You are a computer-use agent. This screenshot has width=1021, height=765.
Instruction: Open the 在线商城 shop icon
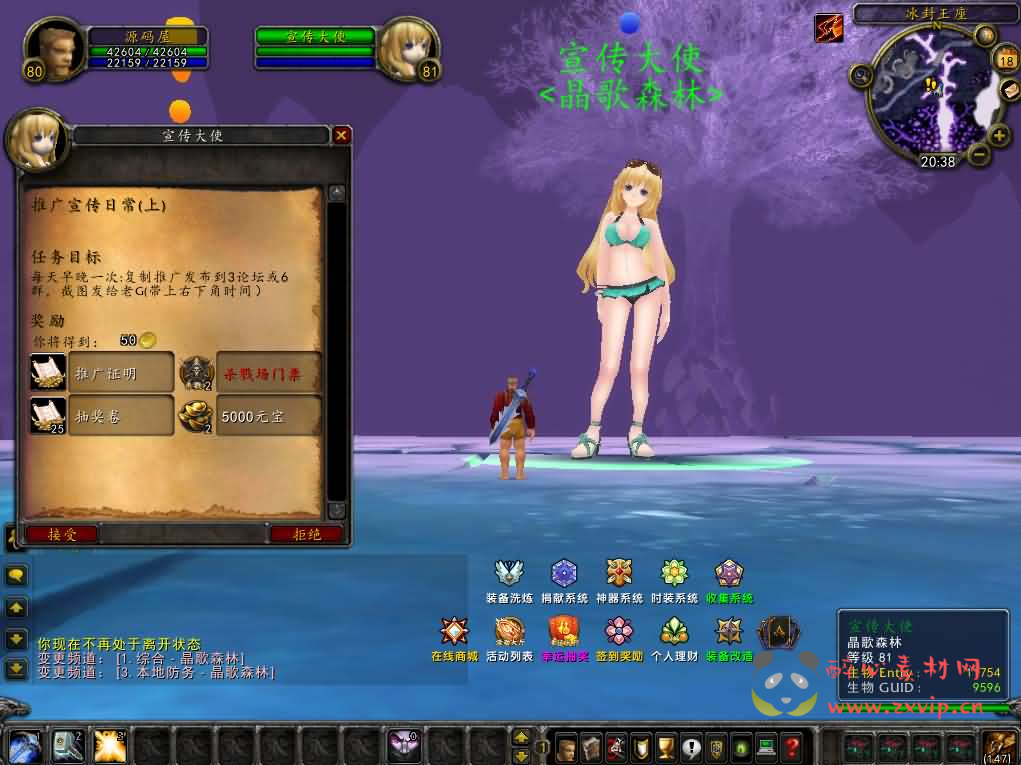coord(454,632)
